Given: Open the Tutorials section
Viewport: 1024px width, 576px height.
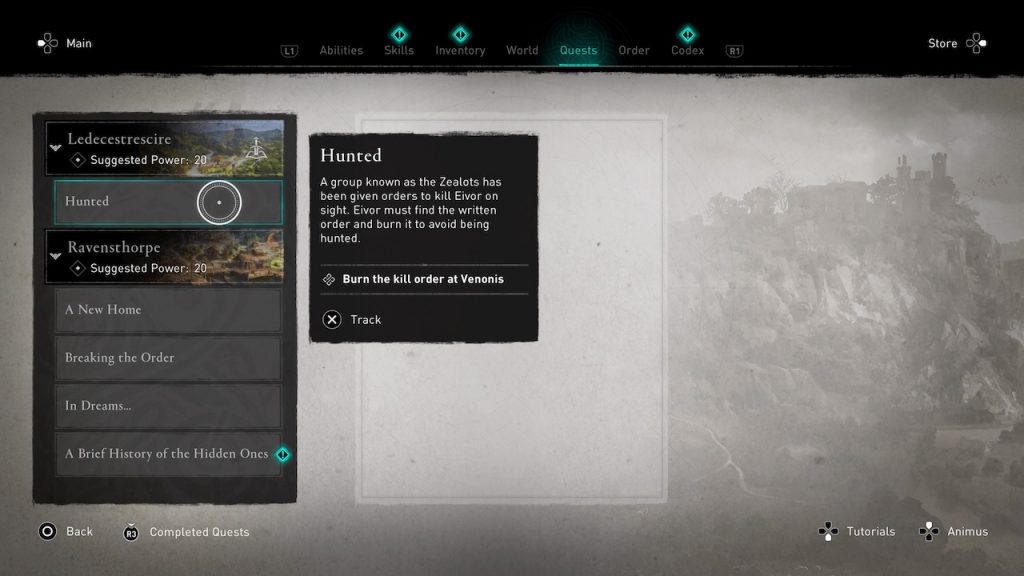Looking at the screenshot, I should pyautogui.click(x=857, y=532).
